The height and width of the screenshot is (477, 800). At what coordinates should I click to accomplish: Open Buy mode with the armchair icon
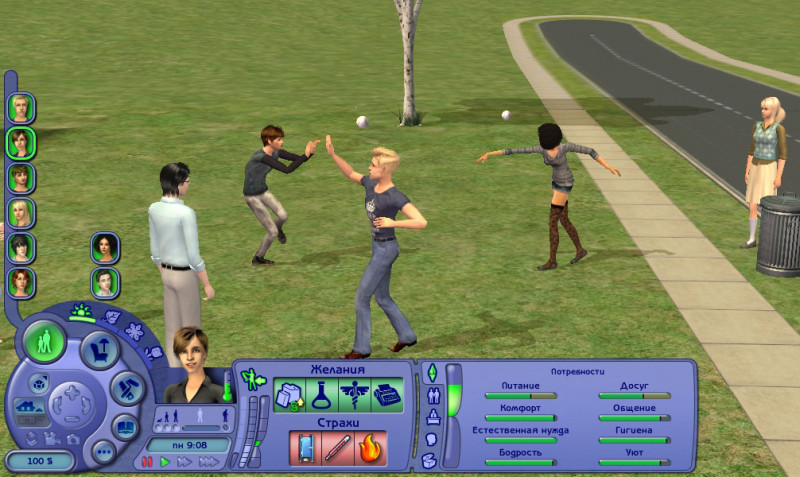[x=100, y=349]
